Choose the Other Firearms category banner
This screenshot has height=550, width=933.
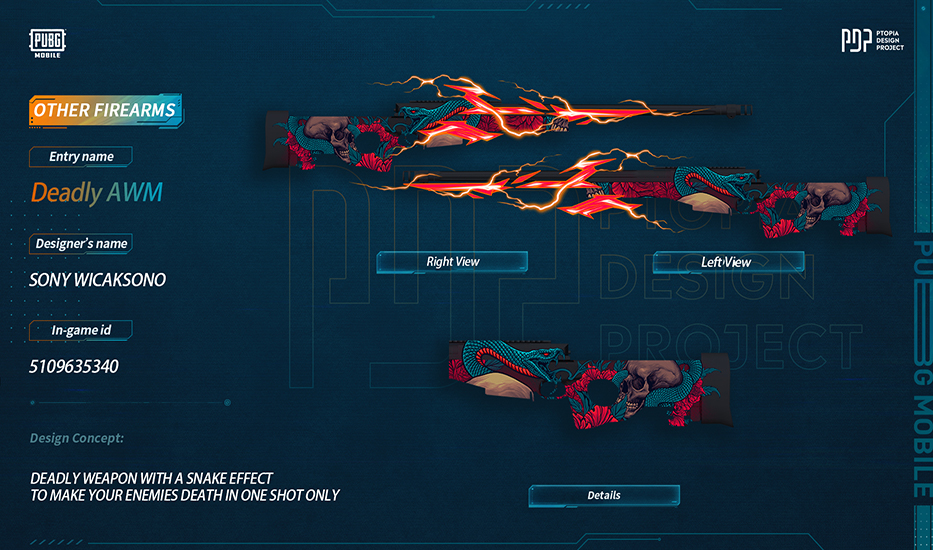point(105,110)
